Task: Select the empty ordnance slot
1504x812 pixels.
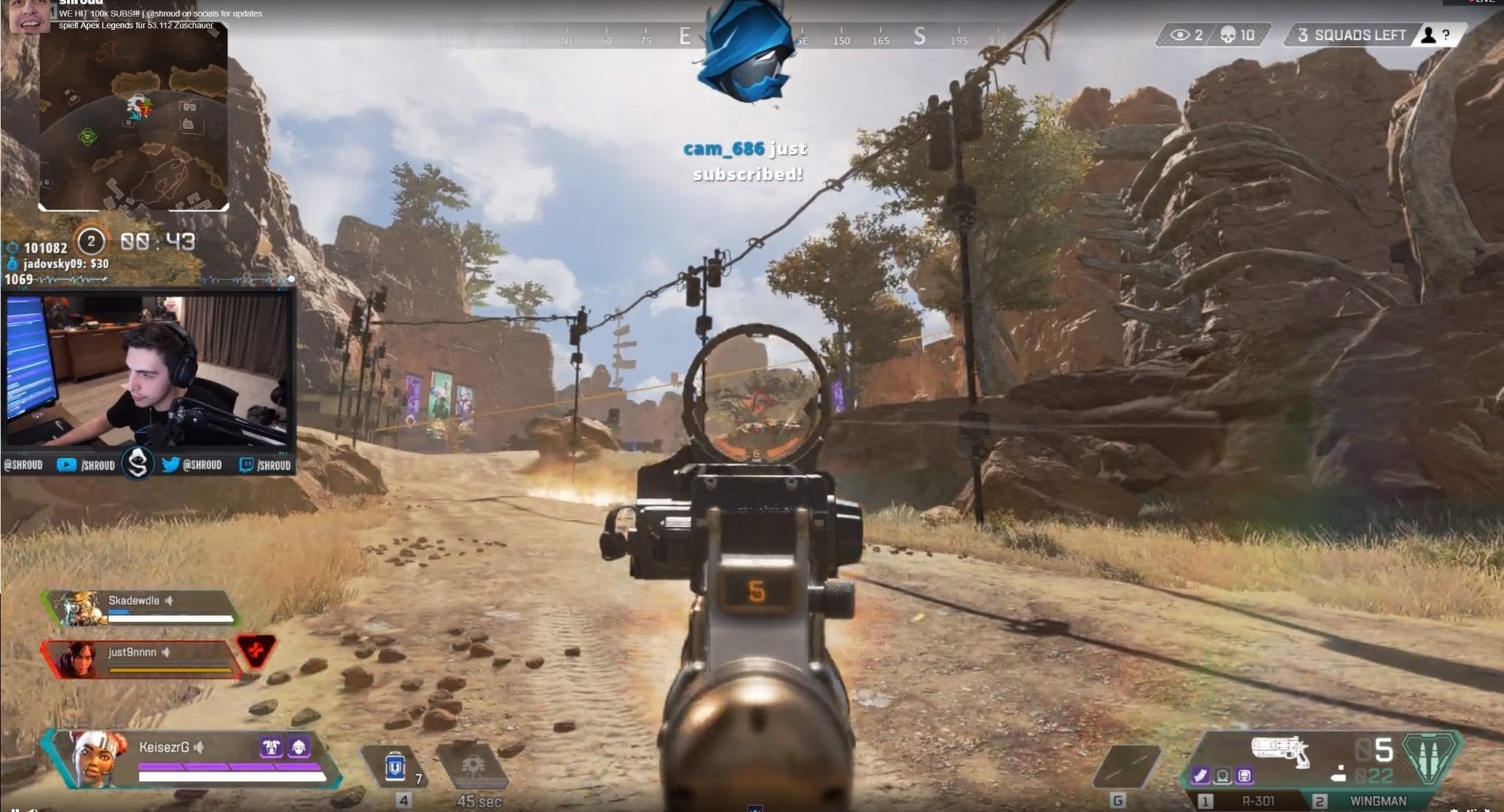Action: tap(1126, 767)
